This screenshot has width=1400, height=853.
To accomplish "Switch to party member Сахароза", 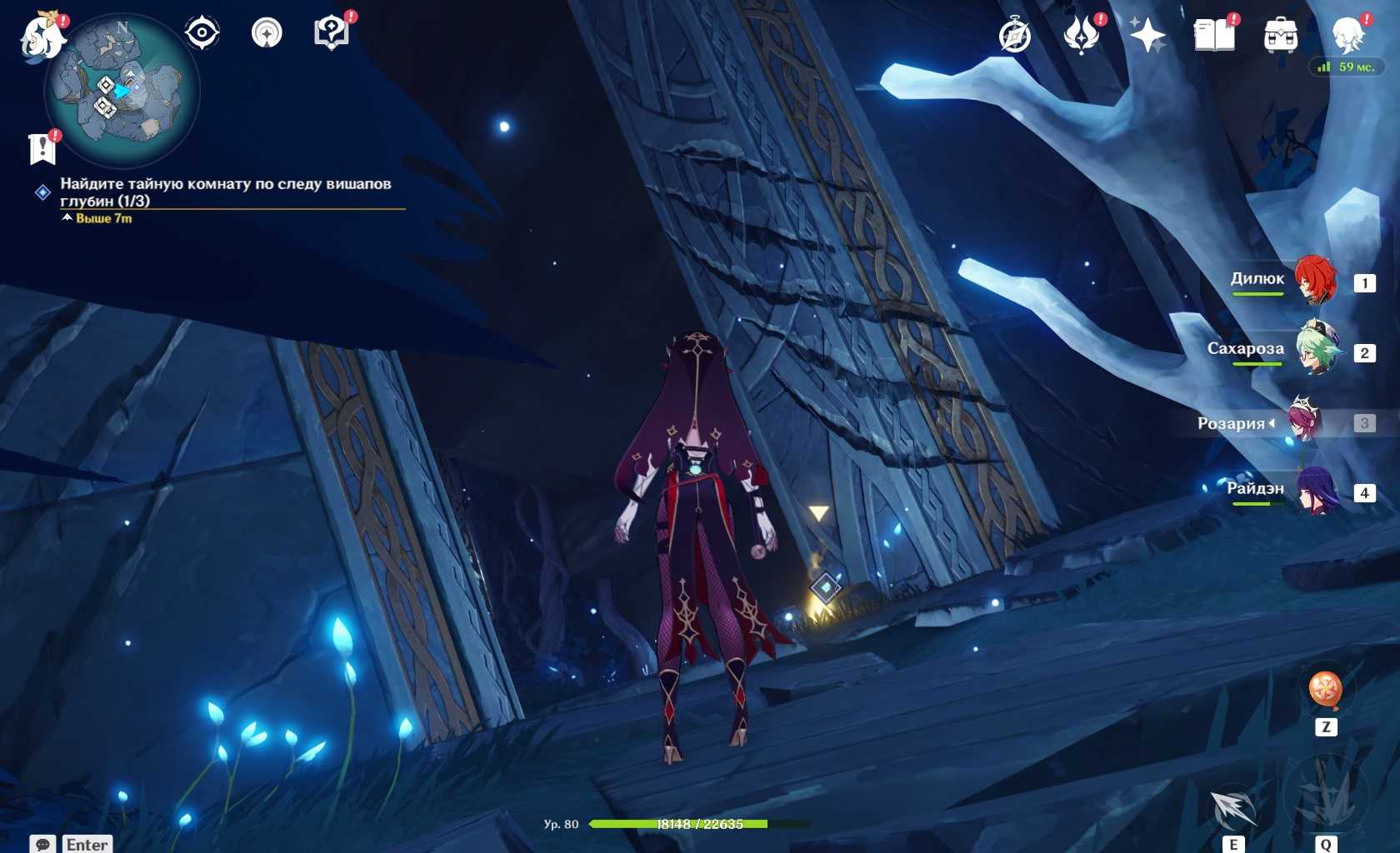I will point(1317,350).
